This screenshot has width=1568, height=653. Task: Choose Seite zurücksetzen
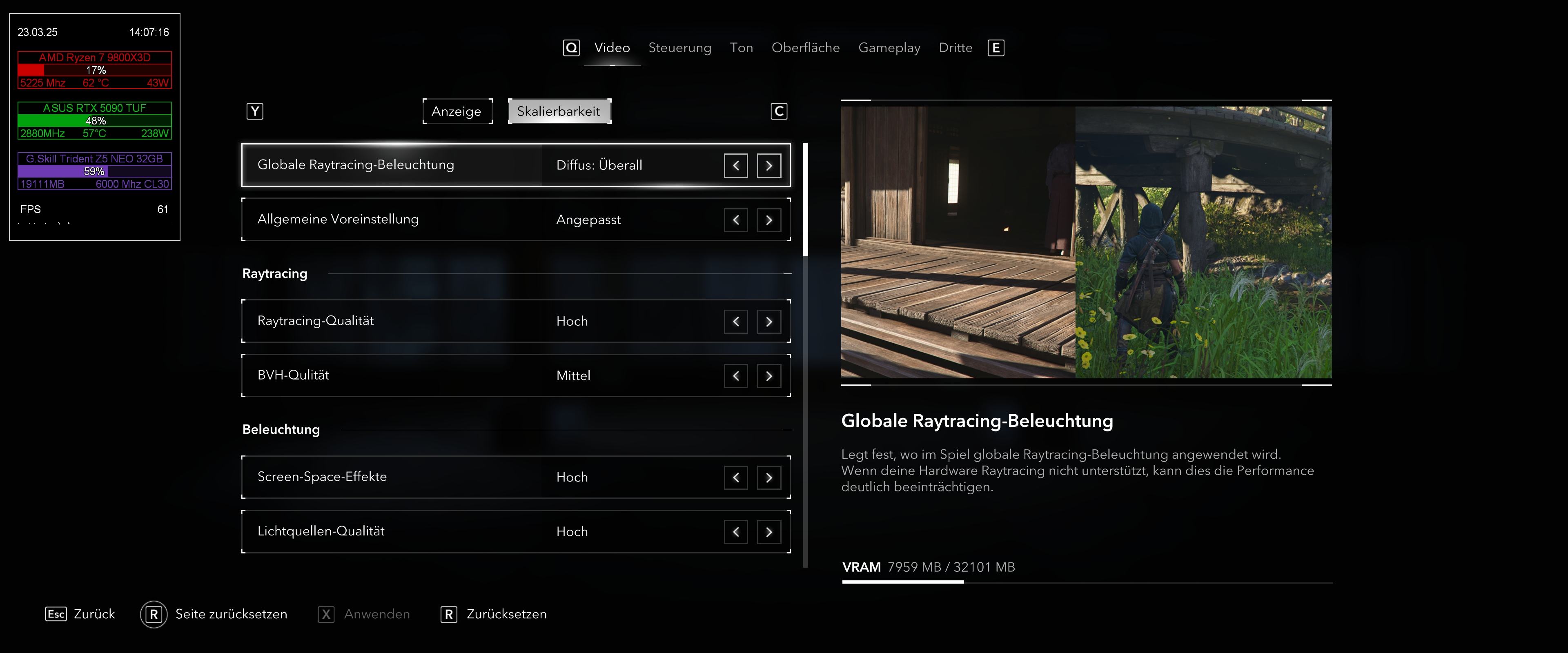pos(231,614)
